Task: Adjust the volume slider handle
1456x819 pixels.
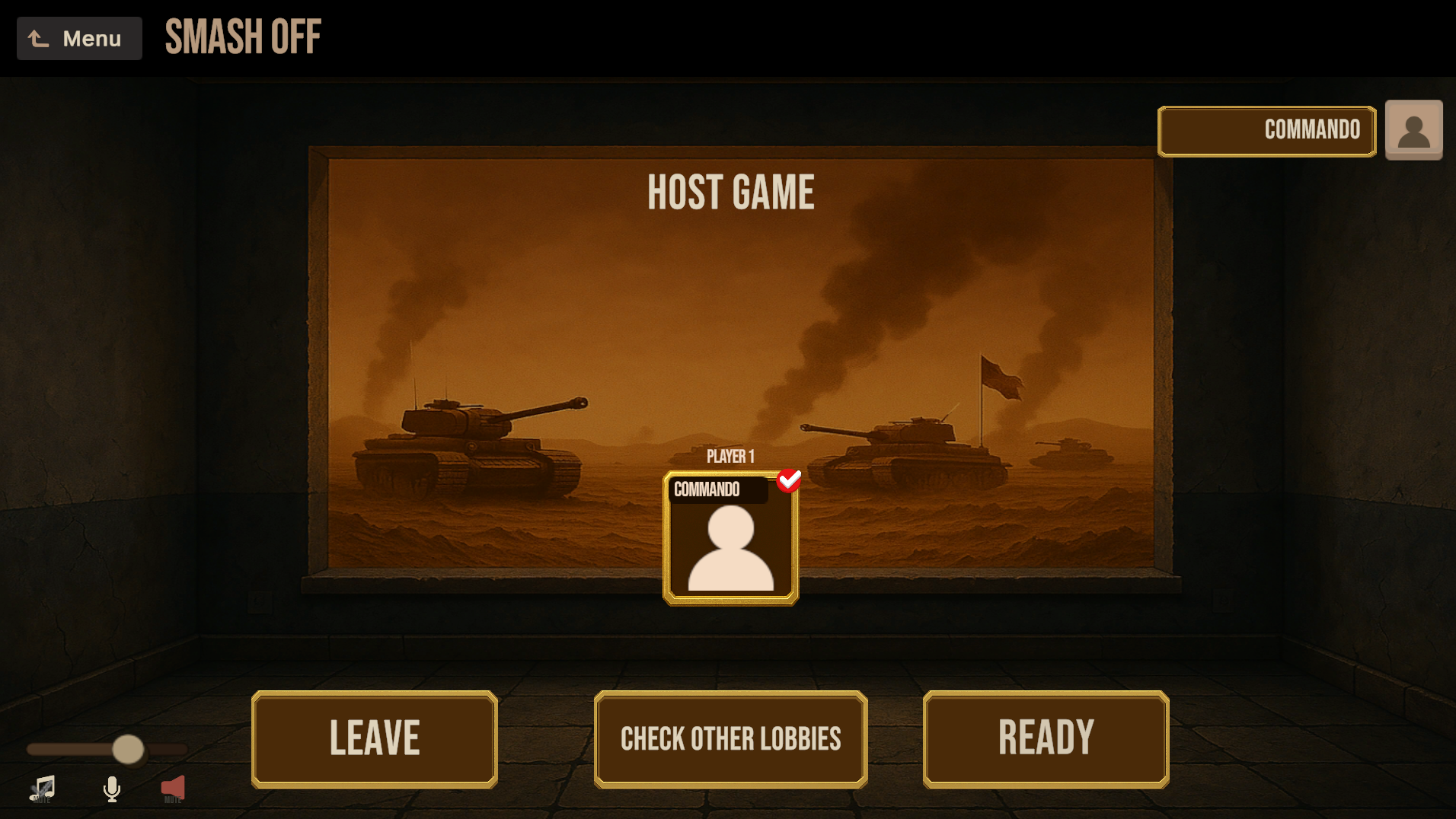Action: click(128, 750)
